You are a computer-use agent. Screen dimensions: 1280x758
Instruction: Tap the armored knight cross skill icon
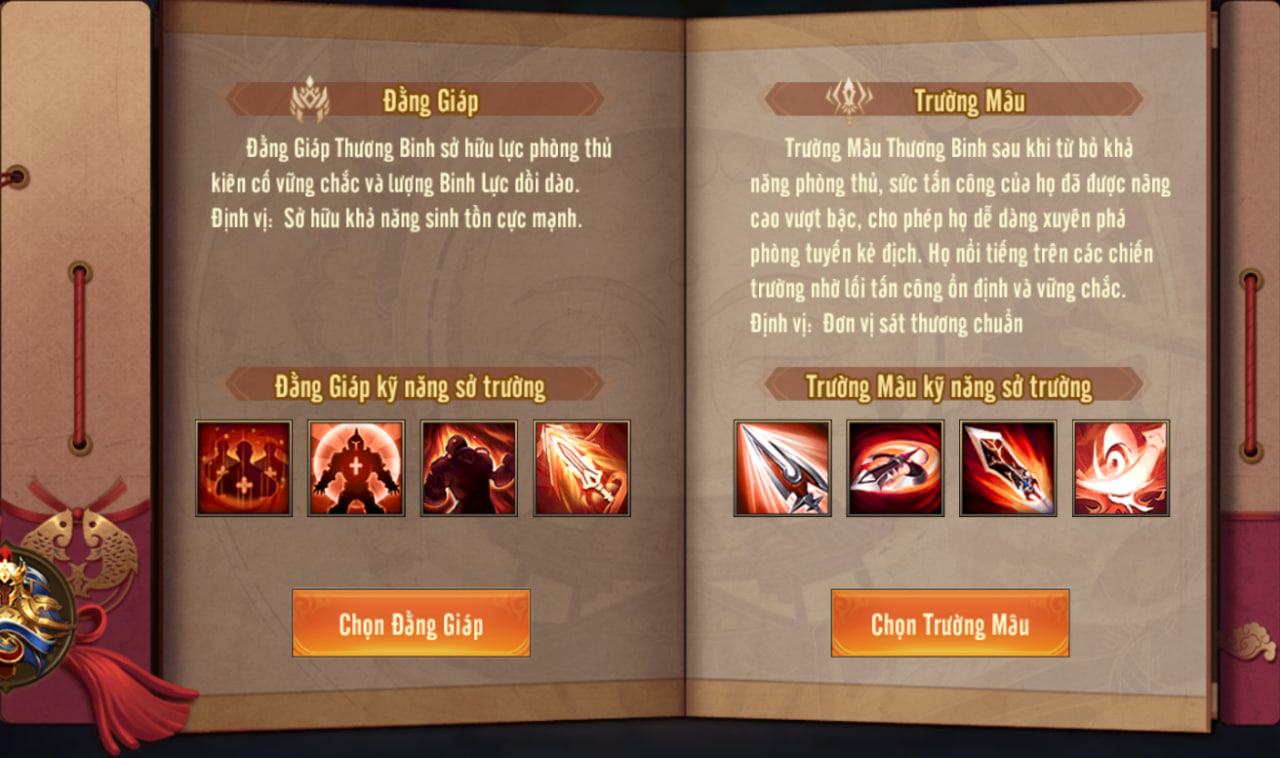point(356,468)
